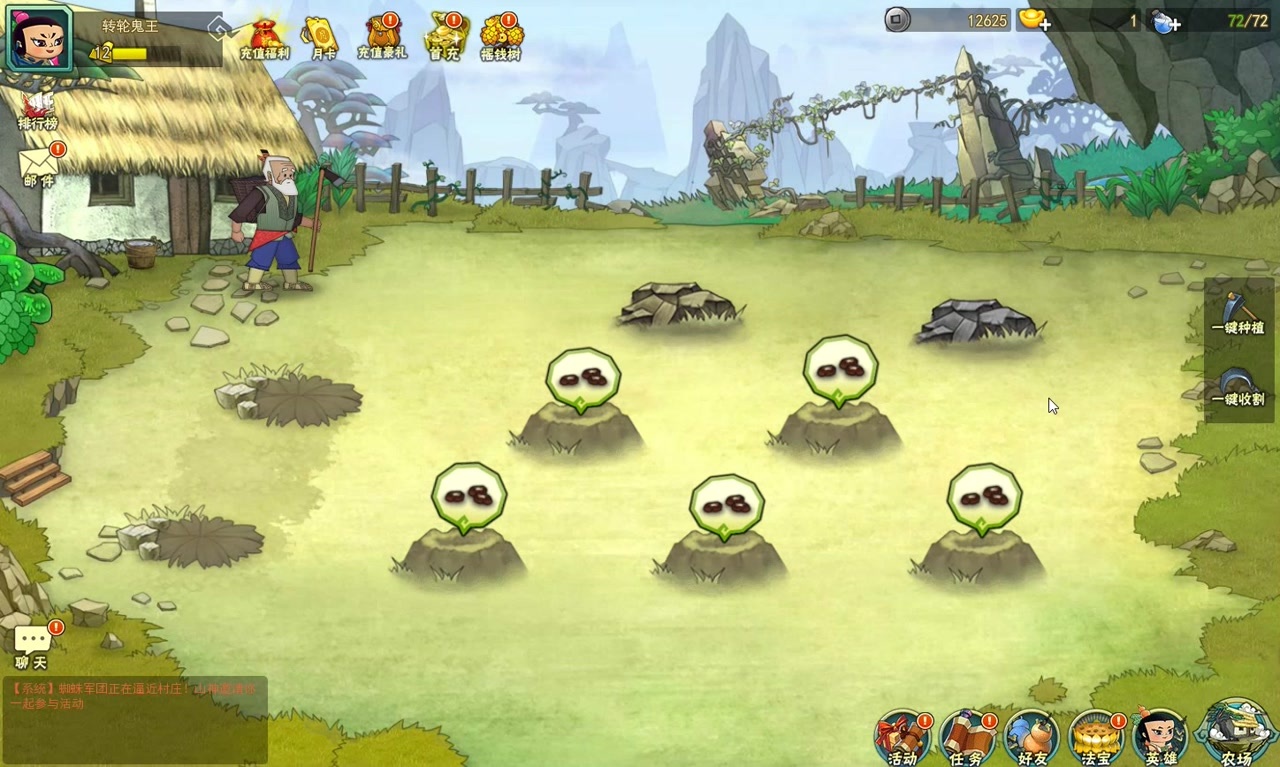Open the 聊天 chat bubble
The image size is (1280, 767).
tap(32, 645)
